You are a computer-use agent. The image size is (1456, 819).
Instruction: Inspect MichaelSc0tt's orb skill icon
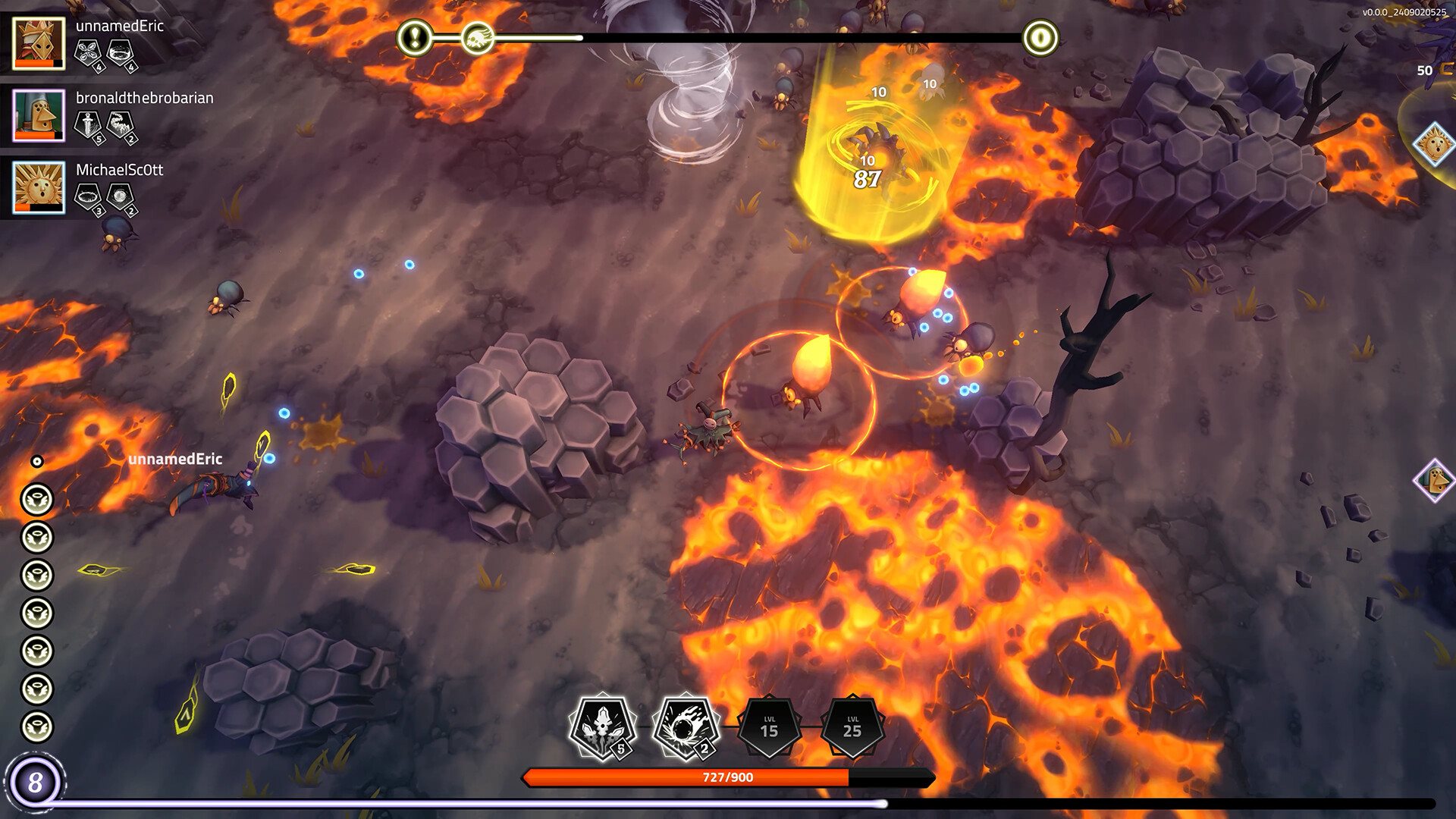(121, 197)
